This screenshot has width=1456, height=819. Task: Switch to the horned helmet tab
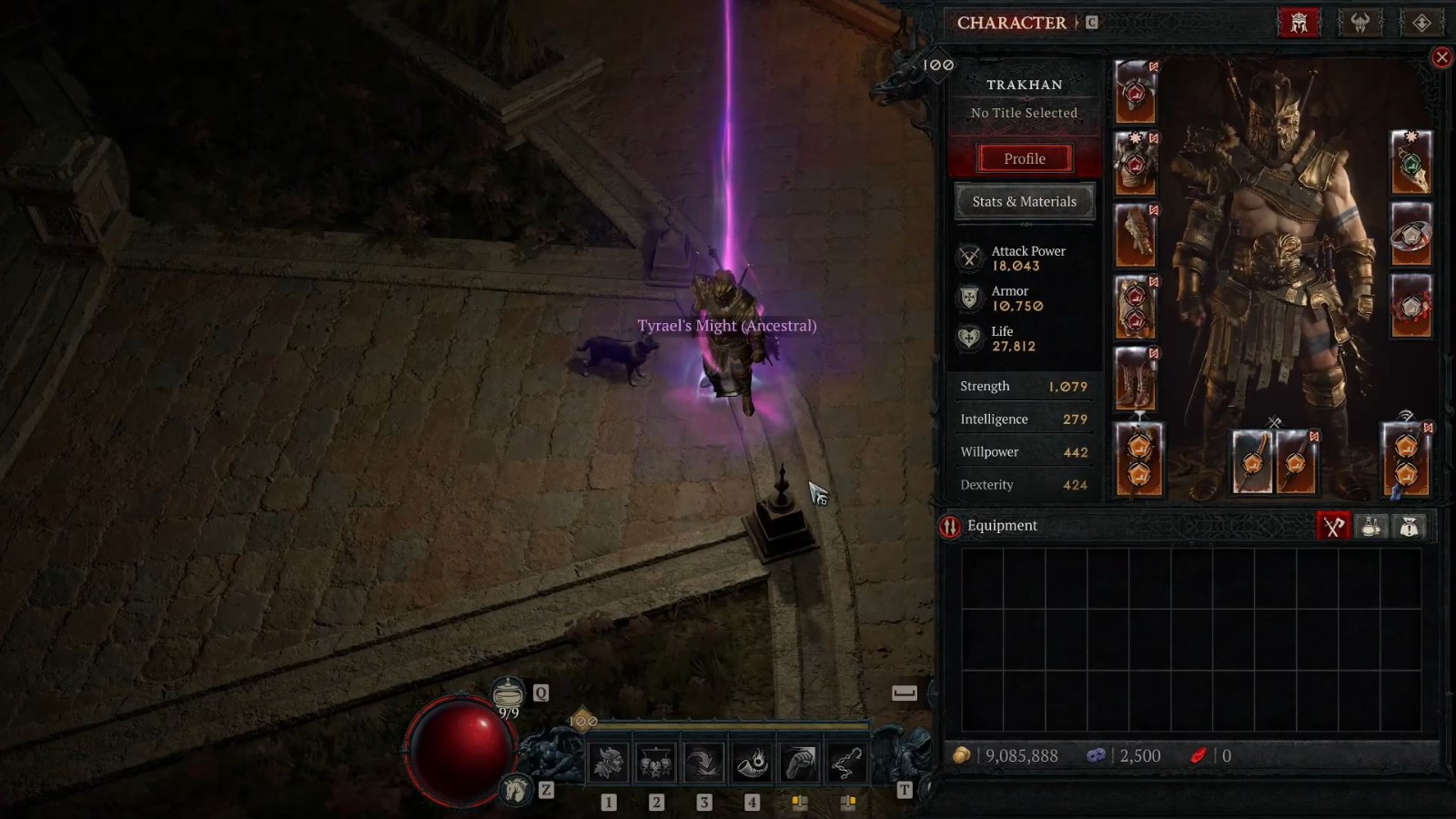tap(1360, 23)
